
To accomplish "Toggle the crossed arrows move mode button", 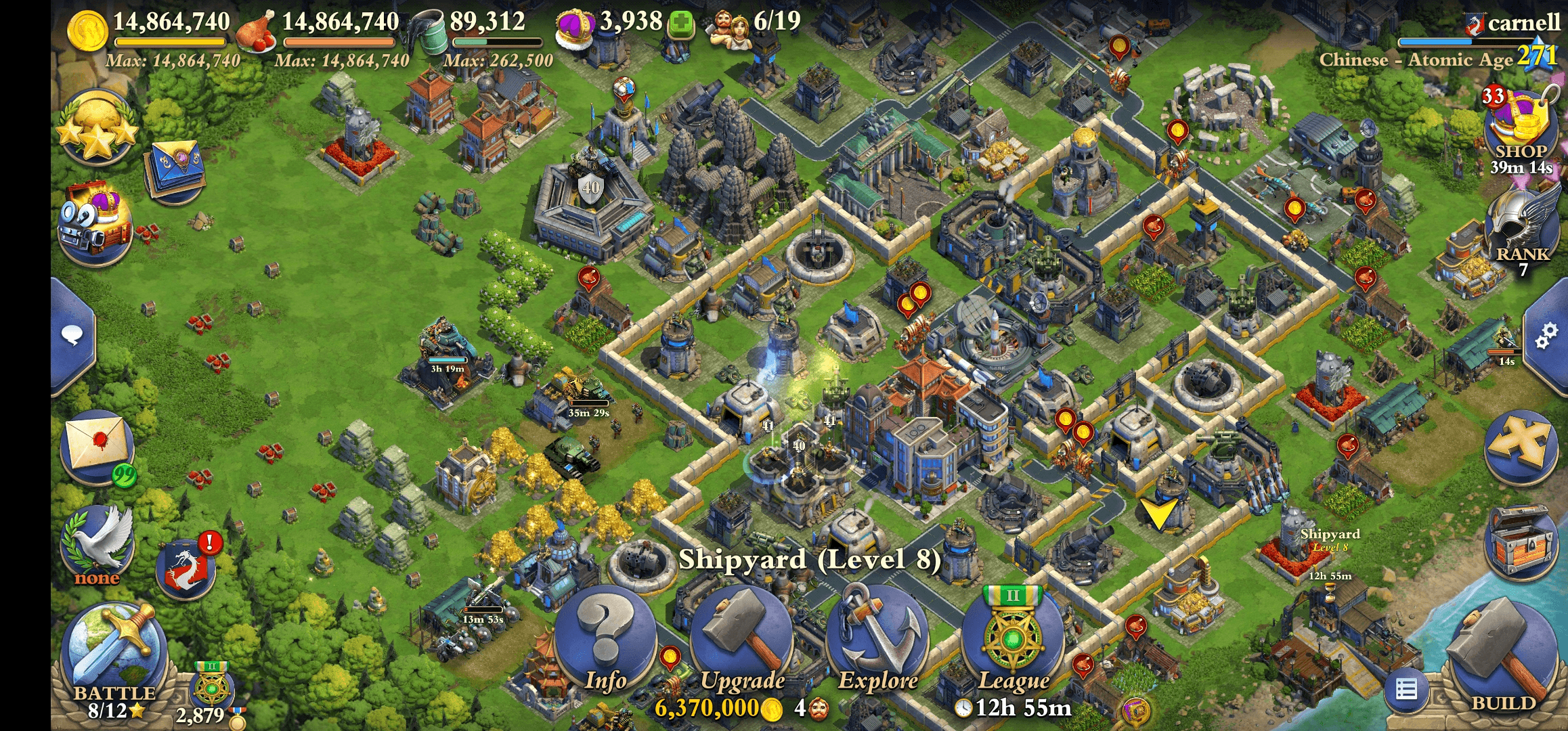I will point(1519,445).
